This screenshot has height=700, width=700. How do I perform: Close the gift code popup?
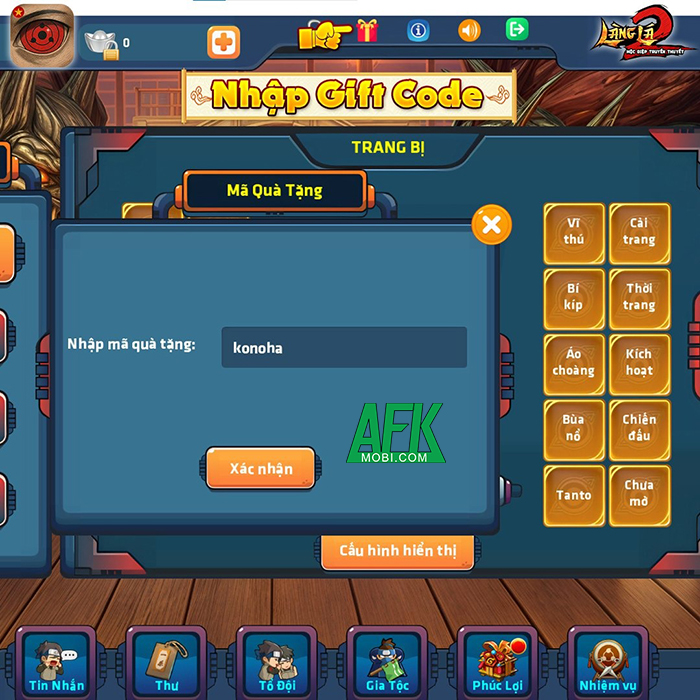click(491, 225)
